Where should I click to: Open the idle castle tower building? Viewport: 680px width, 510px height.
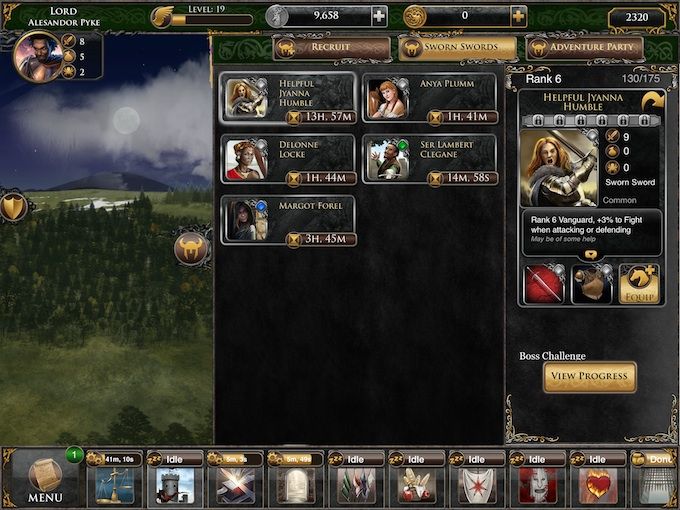pyautogui.click(x=172, y=484)
